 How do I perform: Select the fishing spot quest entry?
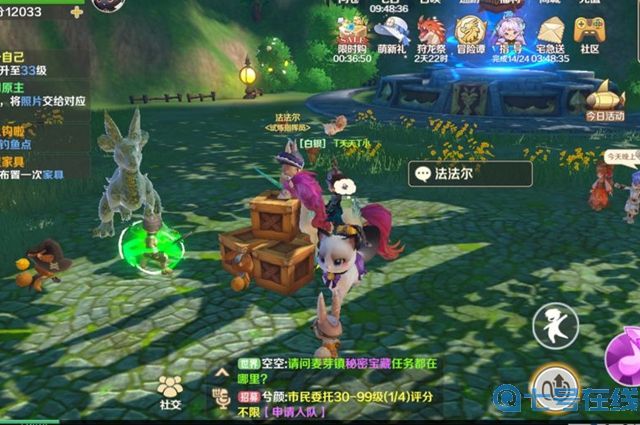pyautogui.click(x=30, y=139)
